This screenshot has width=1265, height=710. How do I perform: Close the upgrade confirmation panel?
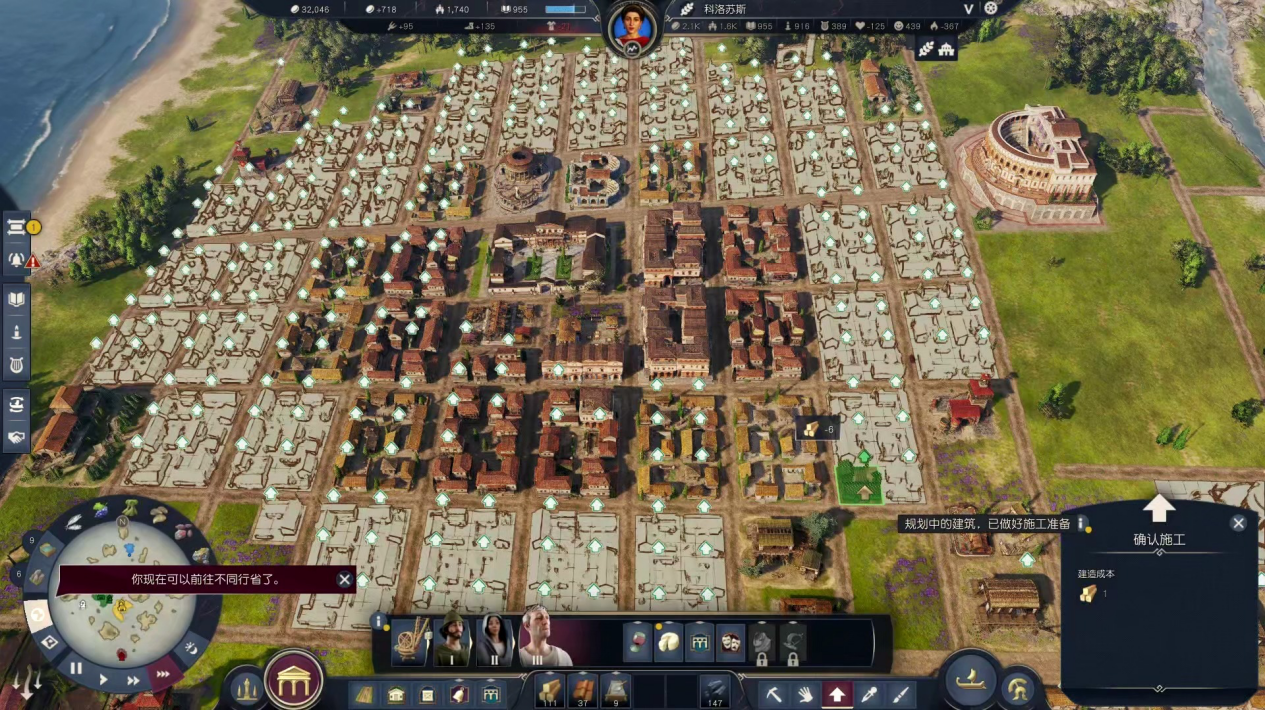click(1238, 523)
